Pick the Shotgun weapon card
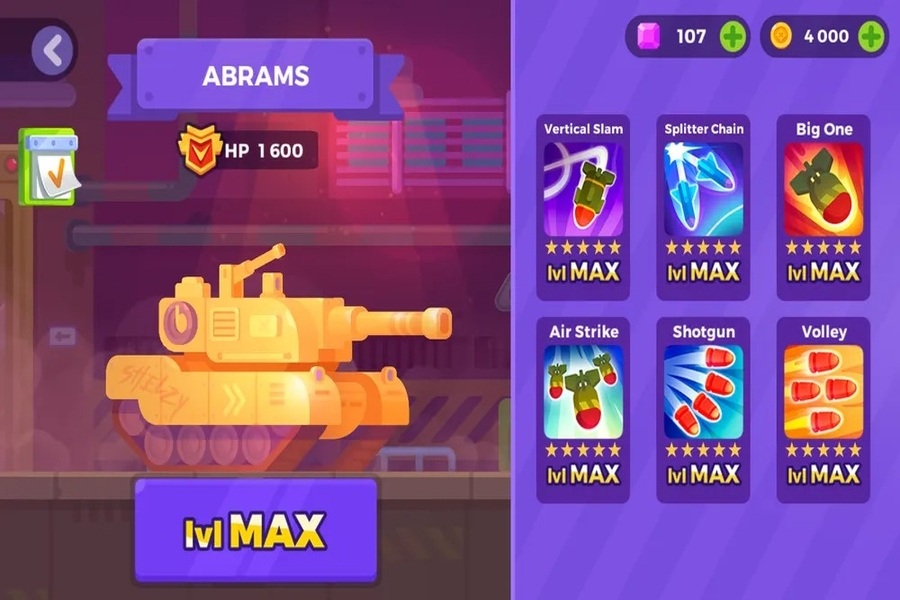 [x=703, y=408]
